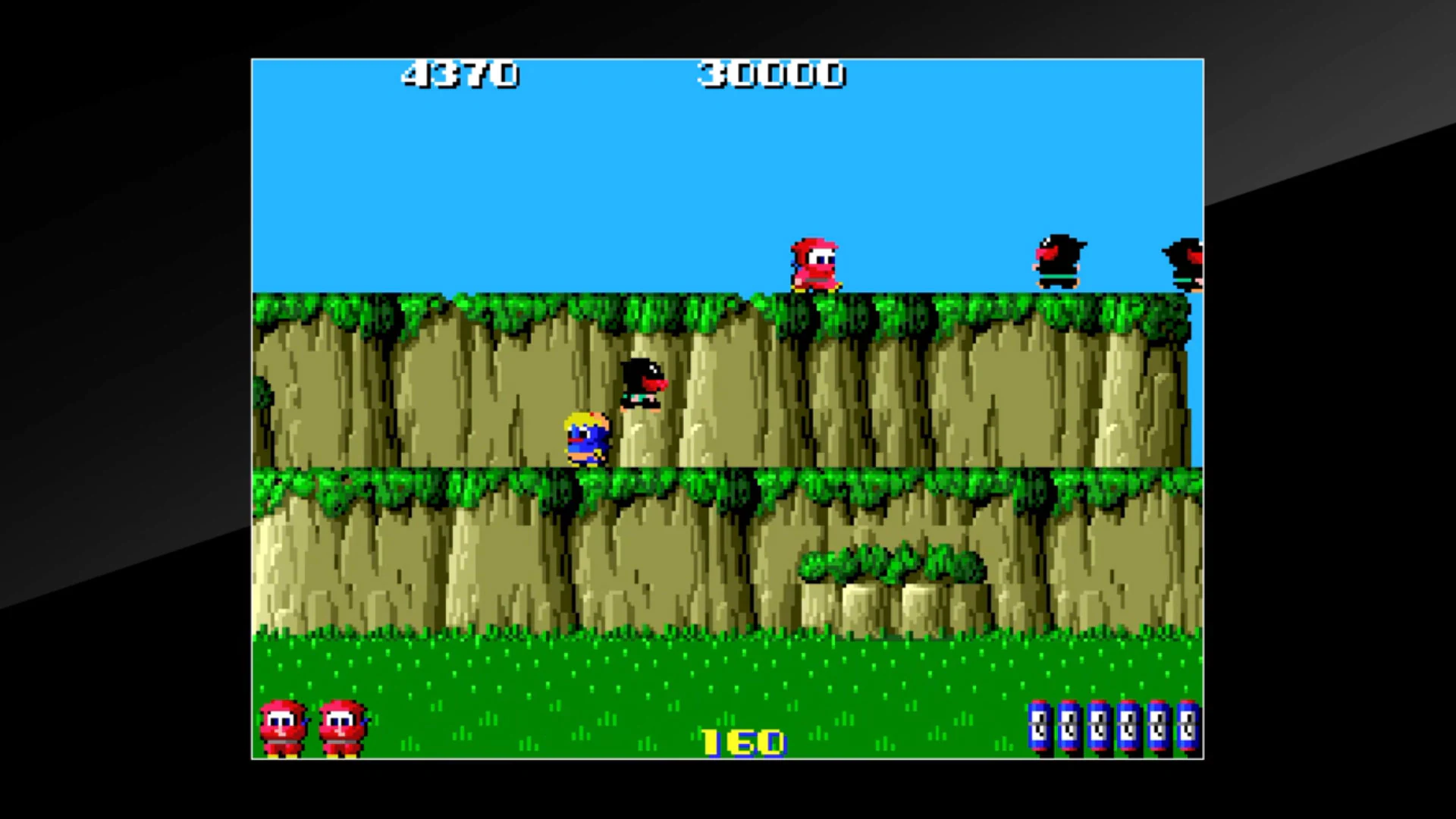
Task: Expand the foliage strip atop the upper cliff
Action: click(531, 303)
